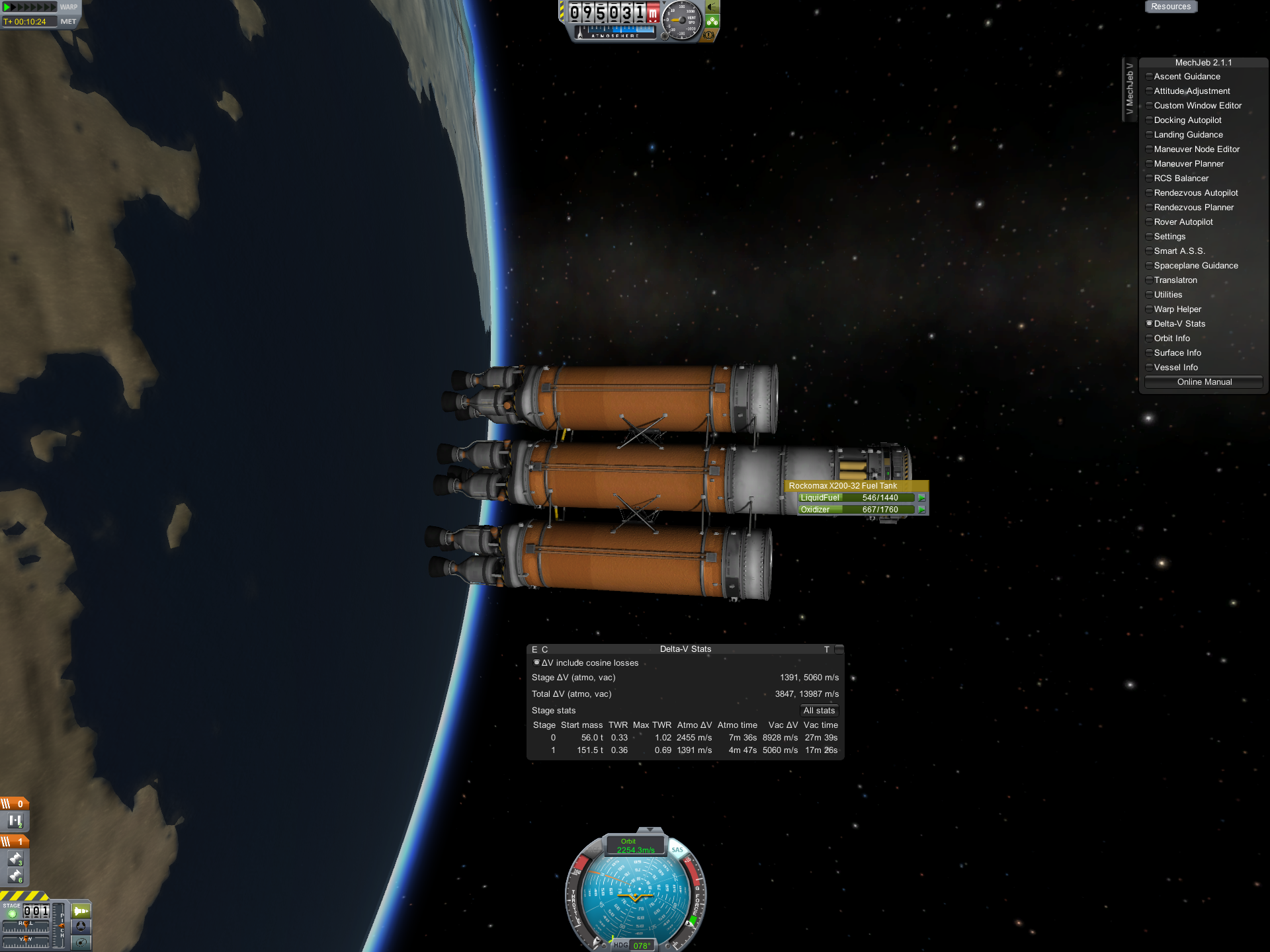Image resolution: width=1270 pixels, height=952 pixels.
Task: Open the Vessel Info window
Action: [x=1175, y=368]
